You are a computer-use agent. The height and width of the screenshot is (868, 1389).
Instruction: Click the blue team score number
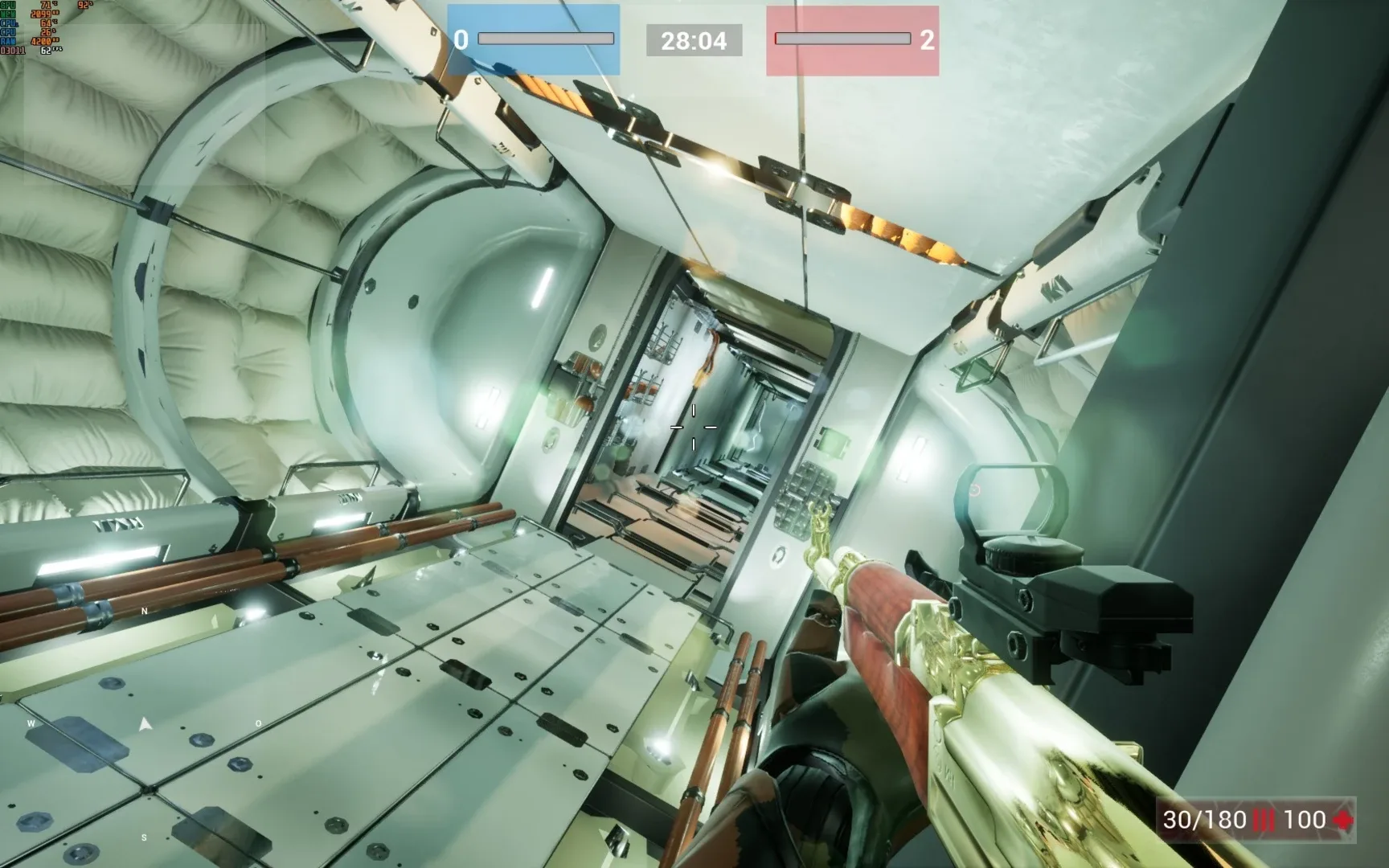tap(461, 38)
